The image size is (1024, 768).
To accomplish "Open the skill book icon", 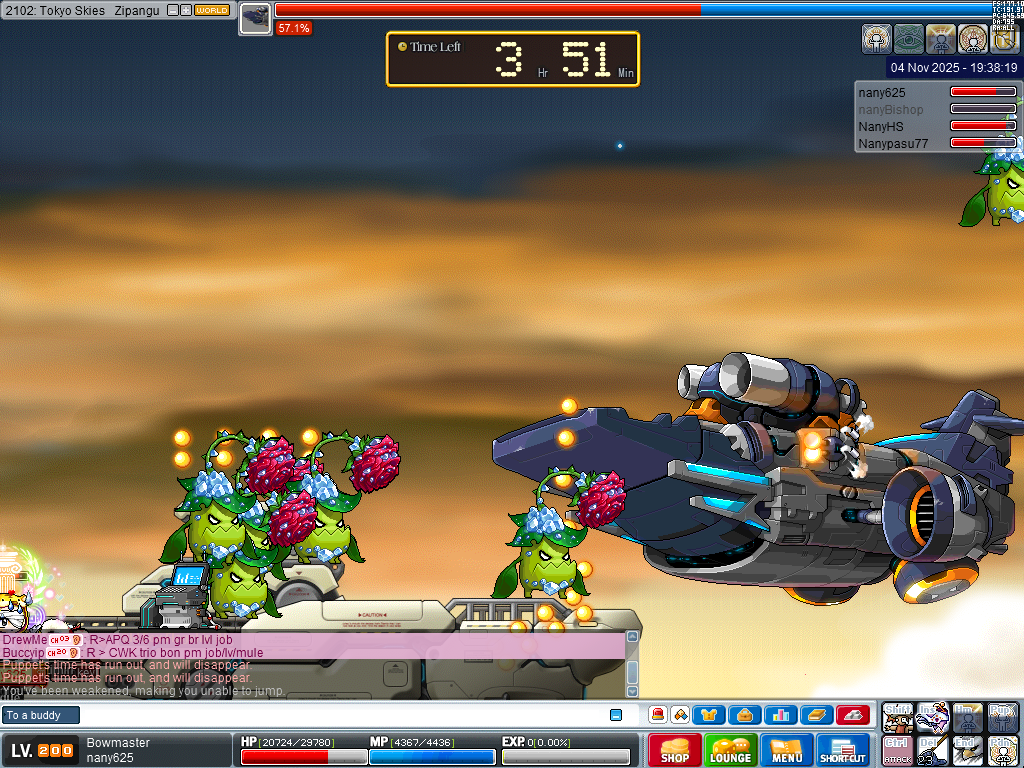I will click(x=816, y=715).
